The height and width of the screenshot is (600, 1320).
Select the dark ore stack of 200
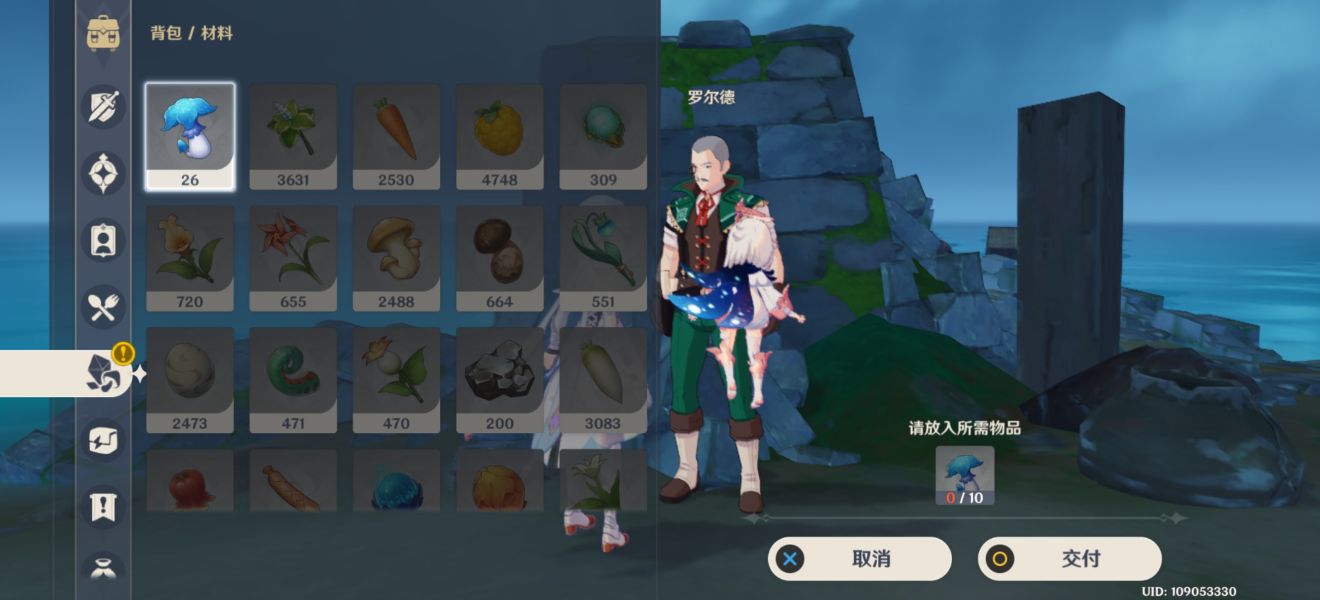[x=499, y=379]
